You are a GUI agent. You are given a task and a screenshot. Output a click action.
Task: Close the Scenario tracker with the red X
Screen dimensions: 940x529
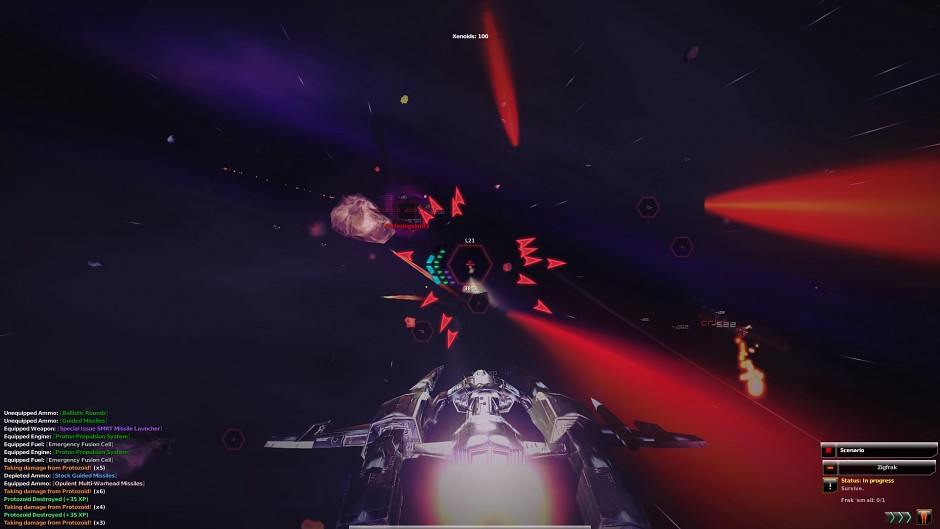(828, 451)
